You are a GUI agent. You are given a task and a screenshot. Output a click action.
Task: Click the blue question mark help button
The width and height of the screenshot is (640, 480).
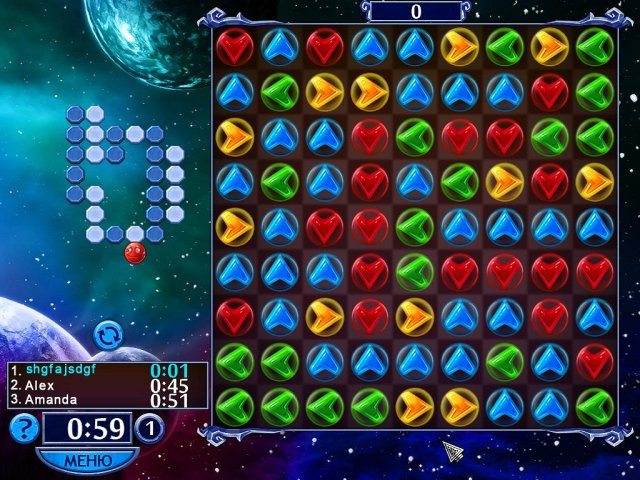point(23,429)
